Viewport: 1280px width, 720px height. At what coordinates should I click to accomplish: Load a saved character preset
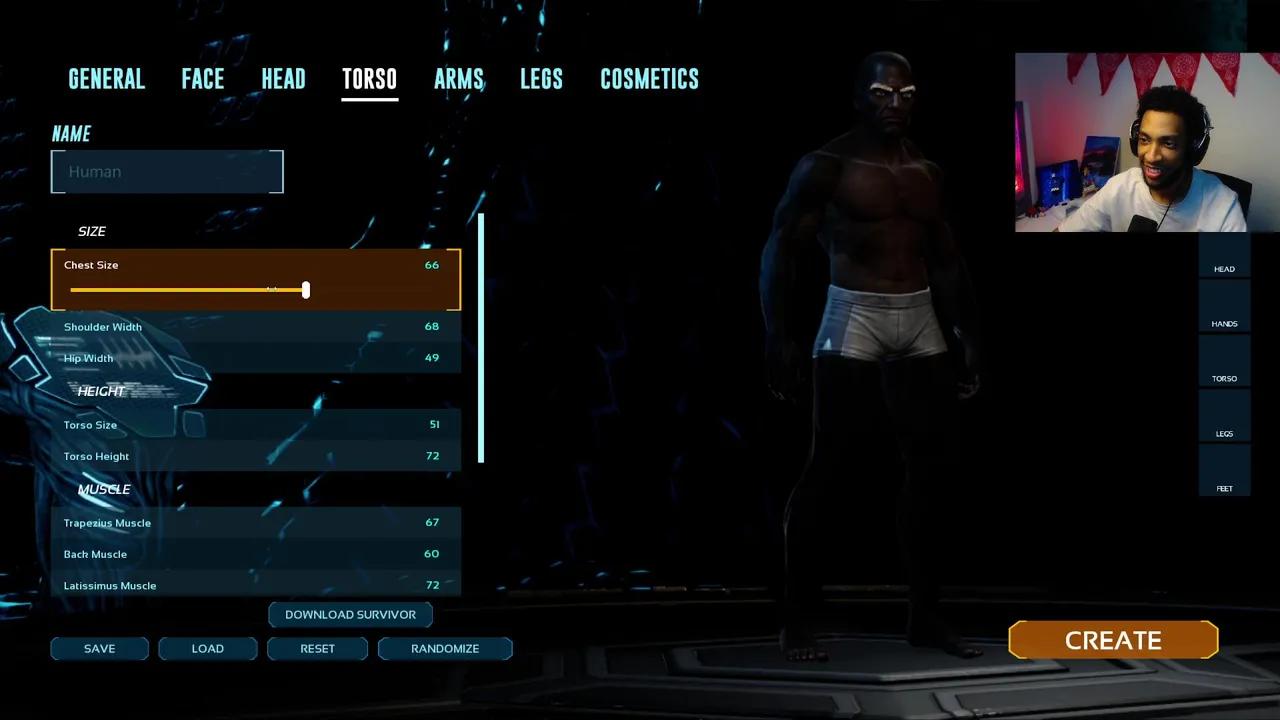208,649
